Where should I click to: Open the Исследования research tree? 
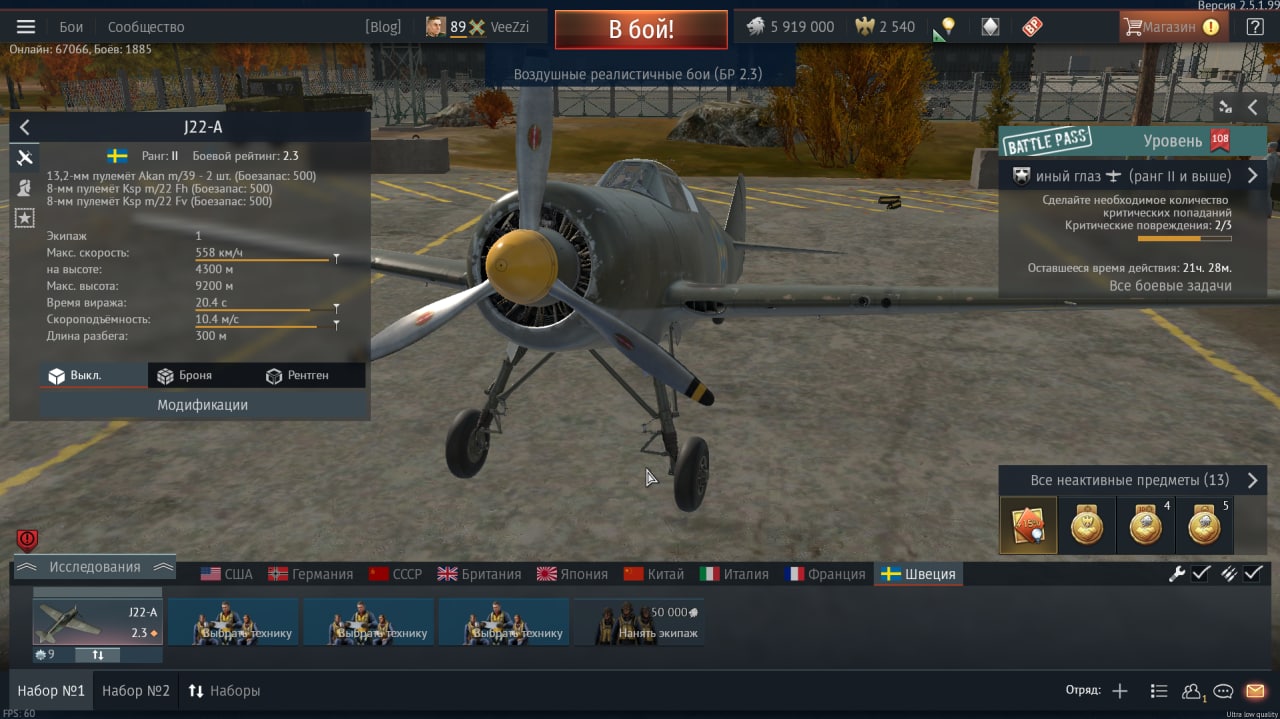95,567
